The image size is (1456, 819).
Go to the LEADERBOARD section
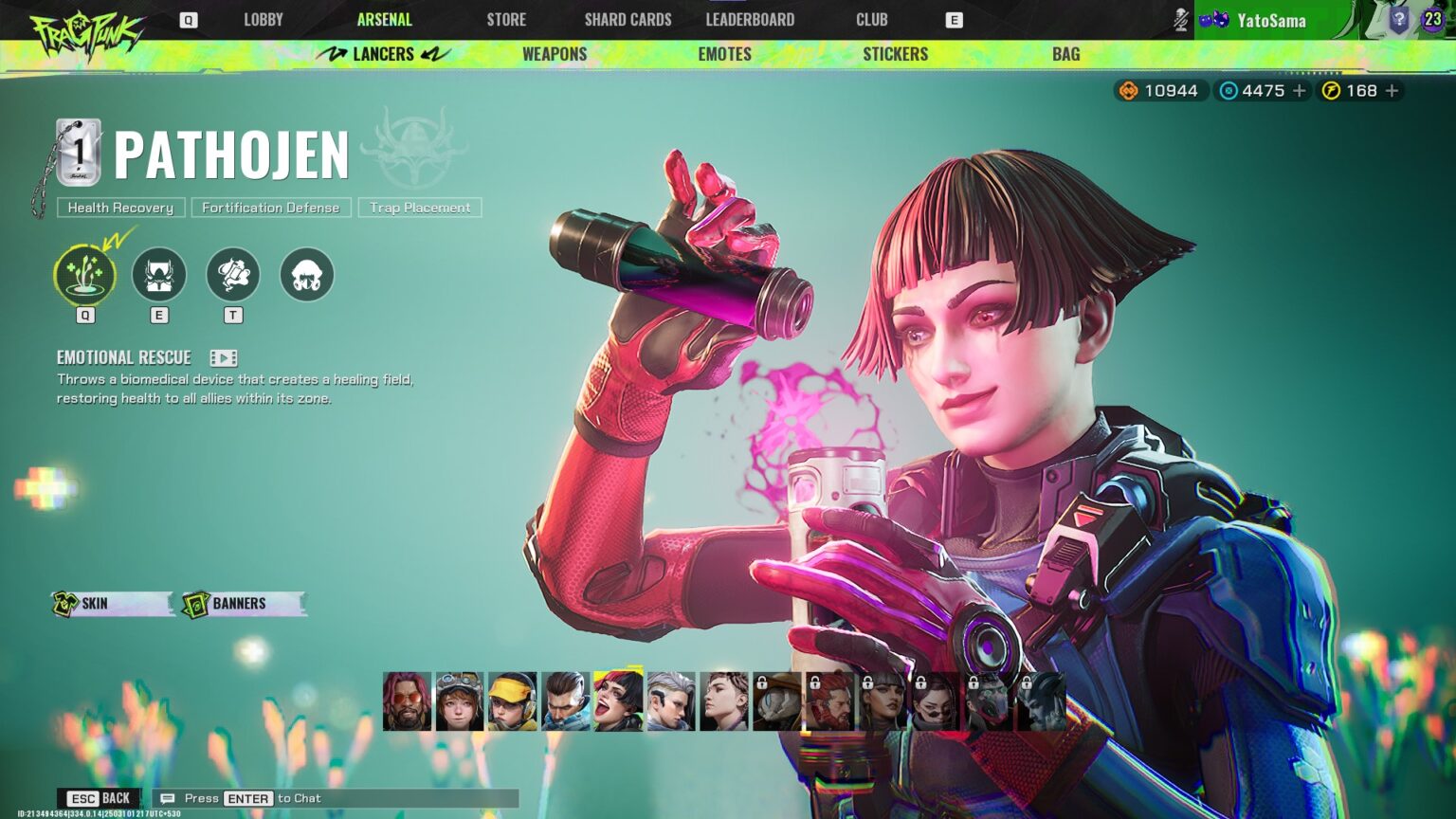[749, 19]
